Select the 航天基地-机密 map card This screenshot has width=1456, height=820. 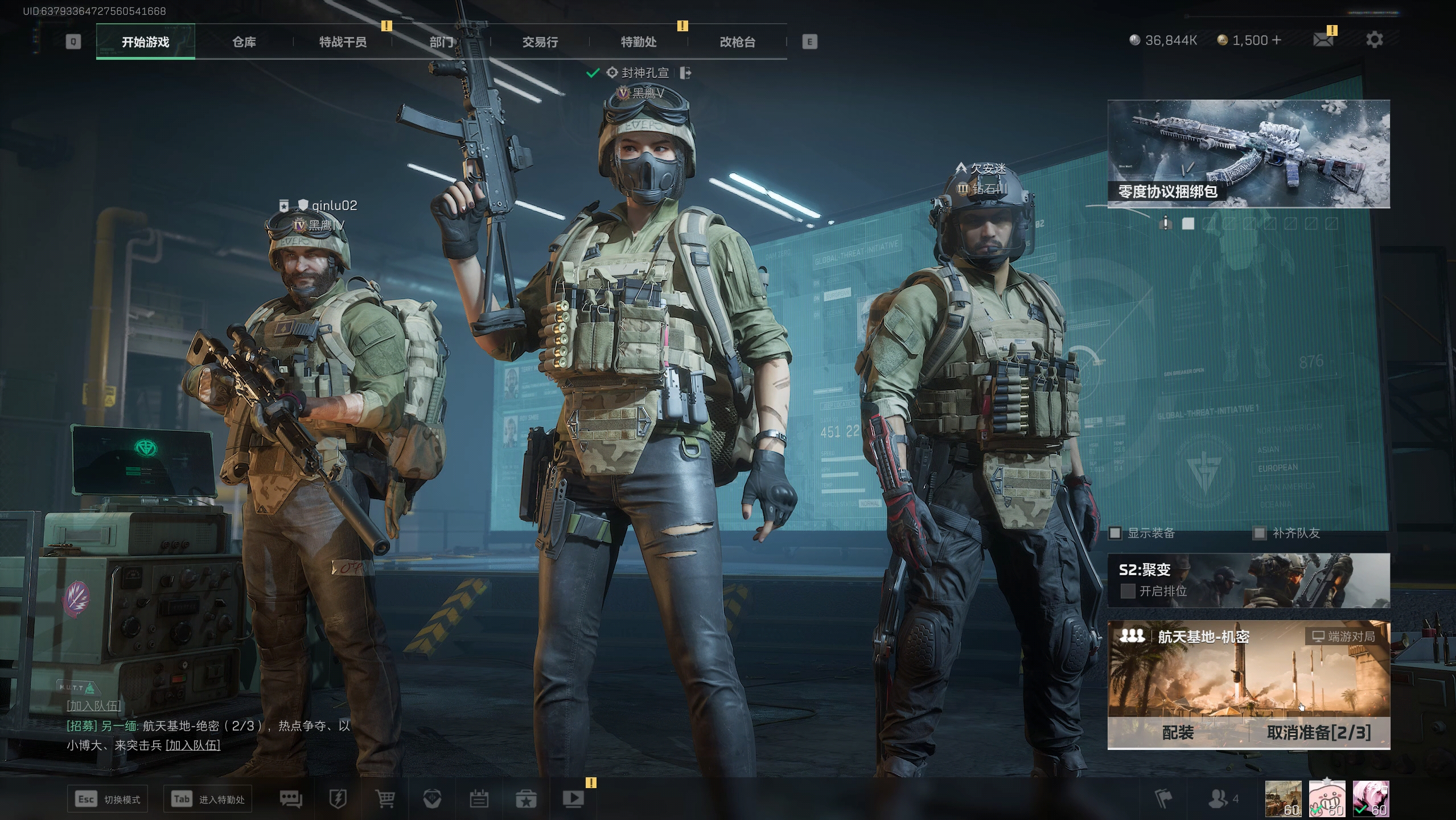click(1248, 672)
